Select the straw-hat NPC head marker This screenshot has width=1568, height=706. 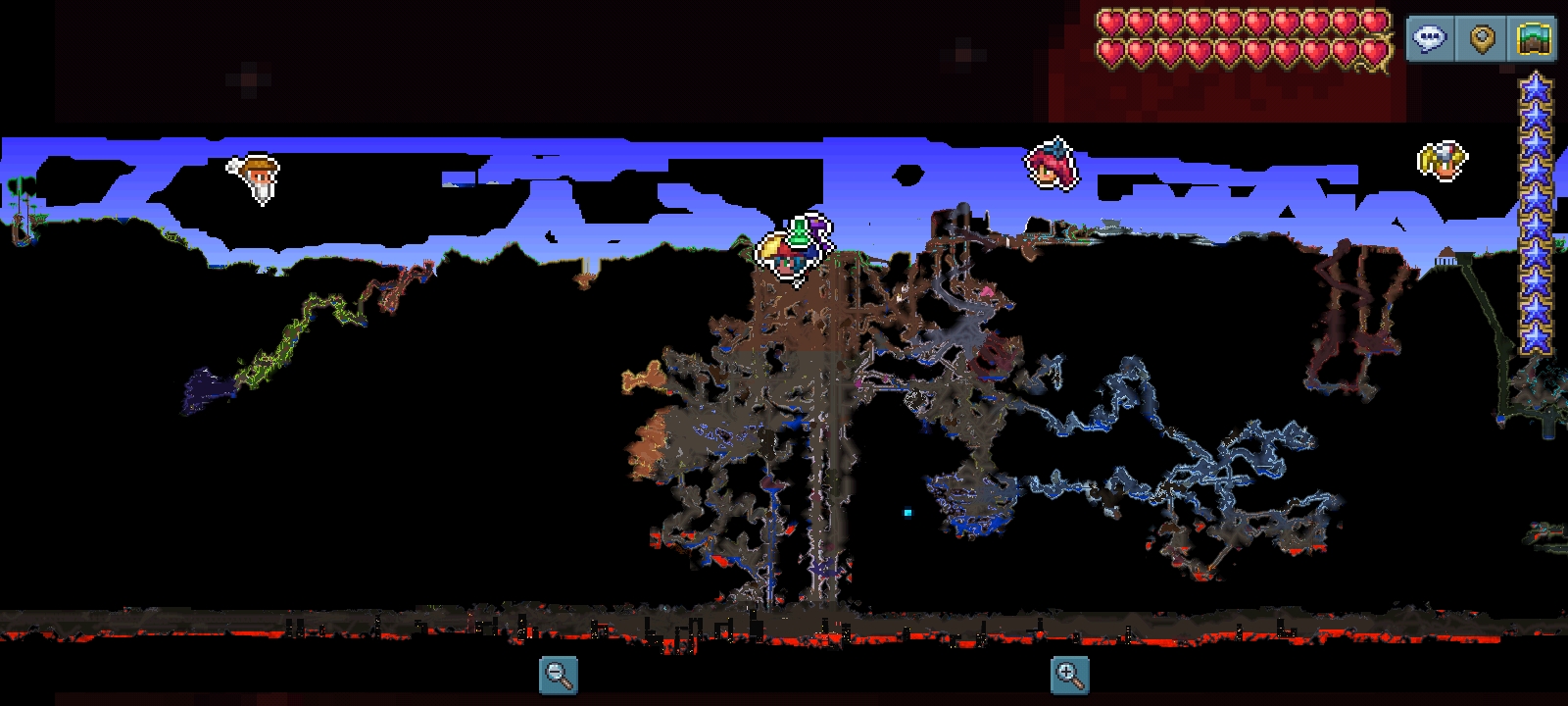[257, 177]
